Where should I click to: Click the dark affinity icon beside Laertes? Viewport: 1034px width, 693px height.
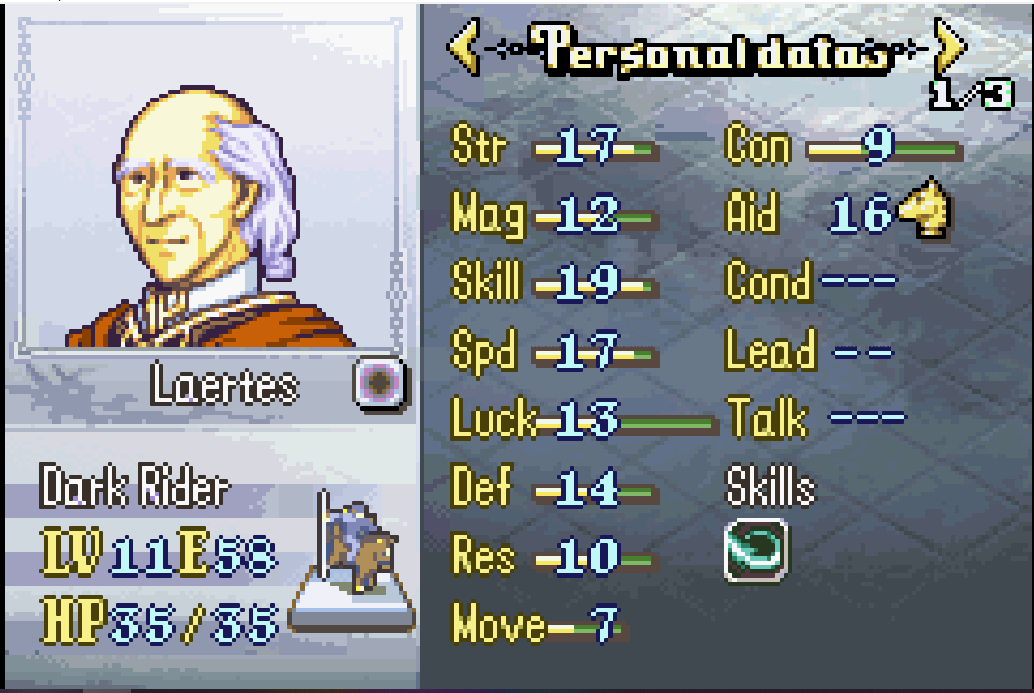click(381, 383)
